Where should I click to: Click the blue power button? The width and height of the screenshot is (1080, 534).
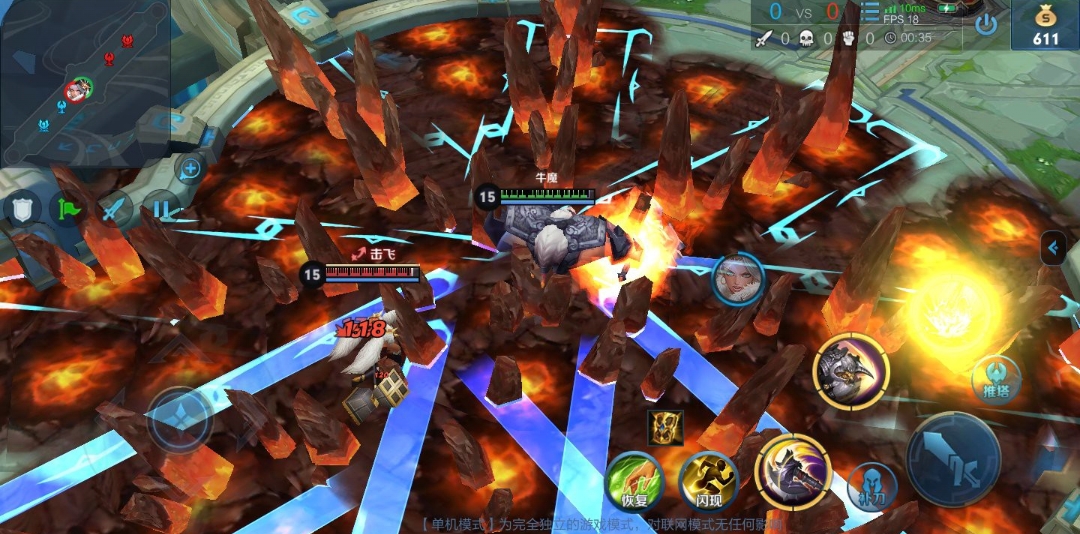tap(986, 24)
